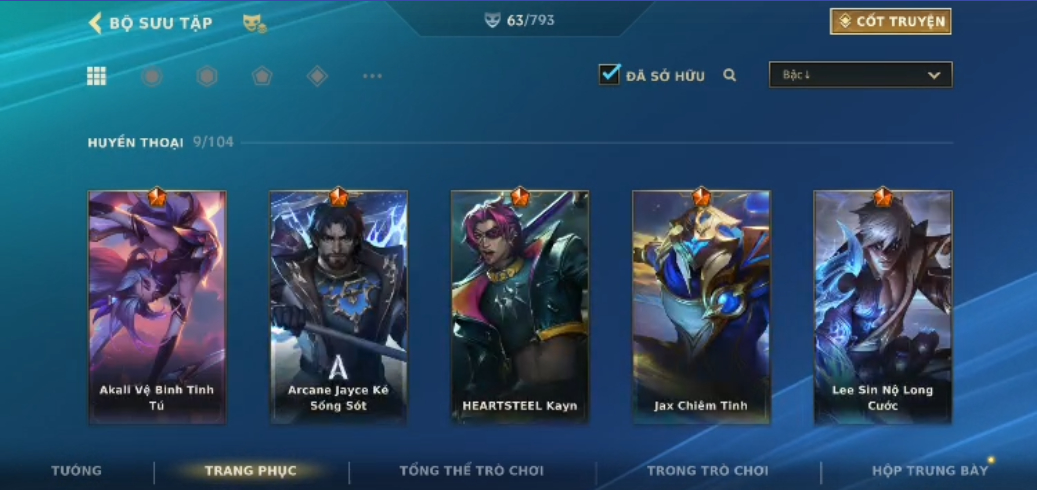Switch to the Tướng tab
The width and height of the screenshot is (1037, 490).
click(77, 471)
